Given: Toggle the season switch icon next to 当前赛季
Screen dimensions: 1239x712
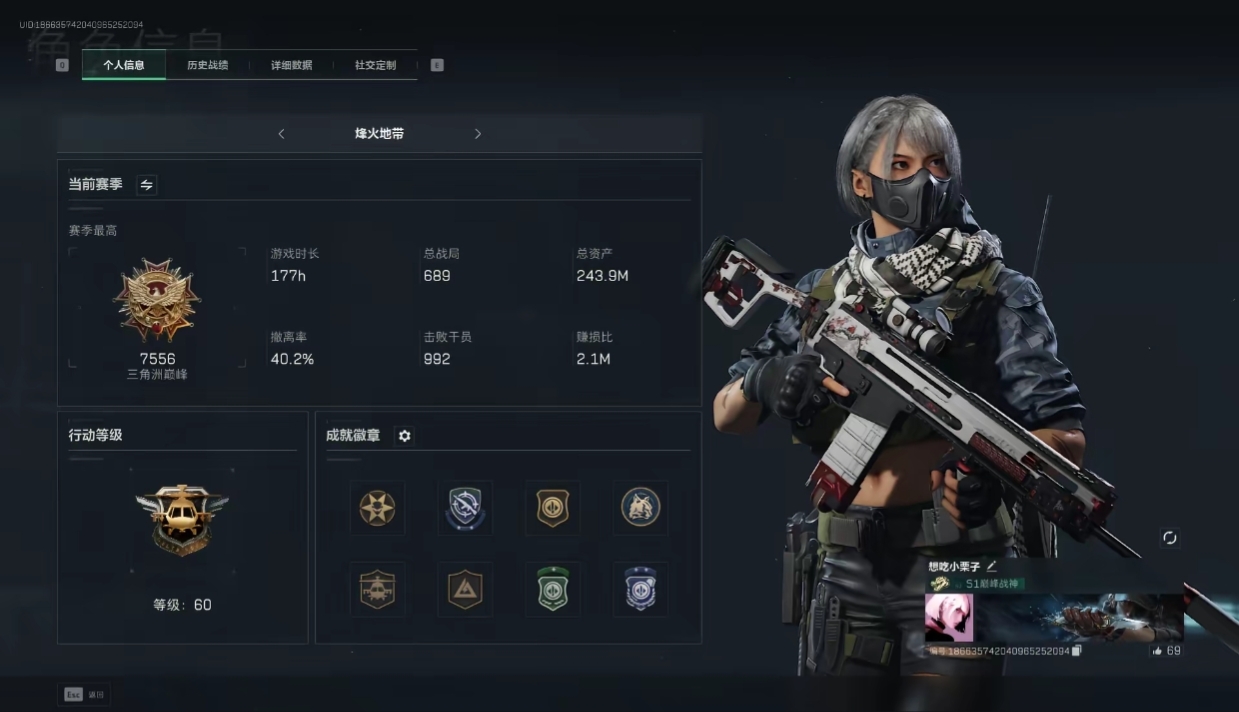Looking at the screenshot, I should click(x=147, y=185).
